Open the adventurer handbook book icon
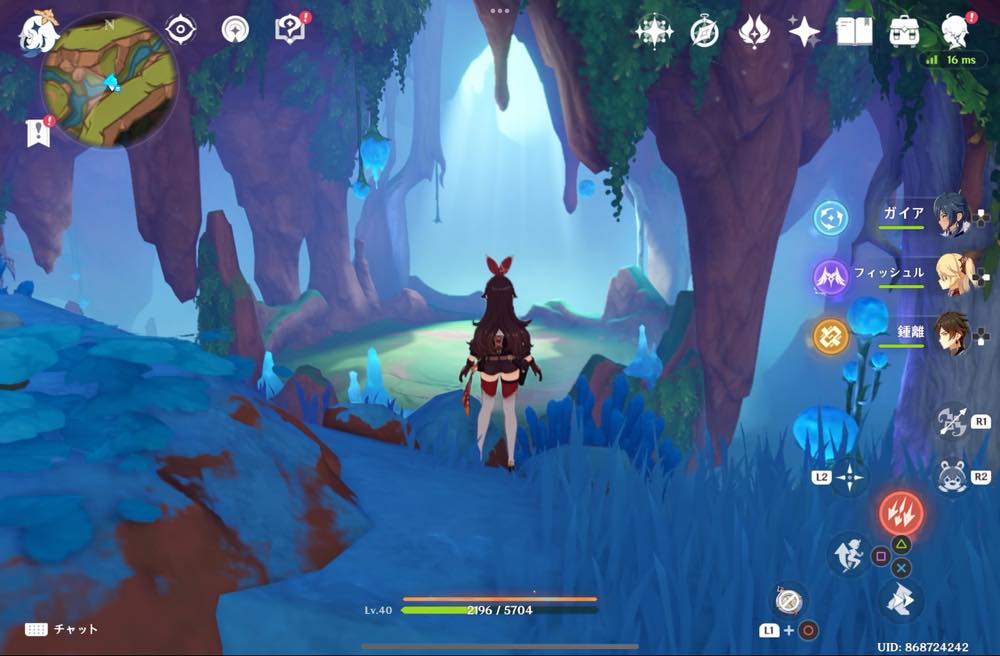1000x656 pixels. pos(854,32)
